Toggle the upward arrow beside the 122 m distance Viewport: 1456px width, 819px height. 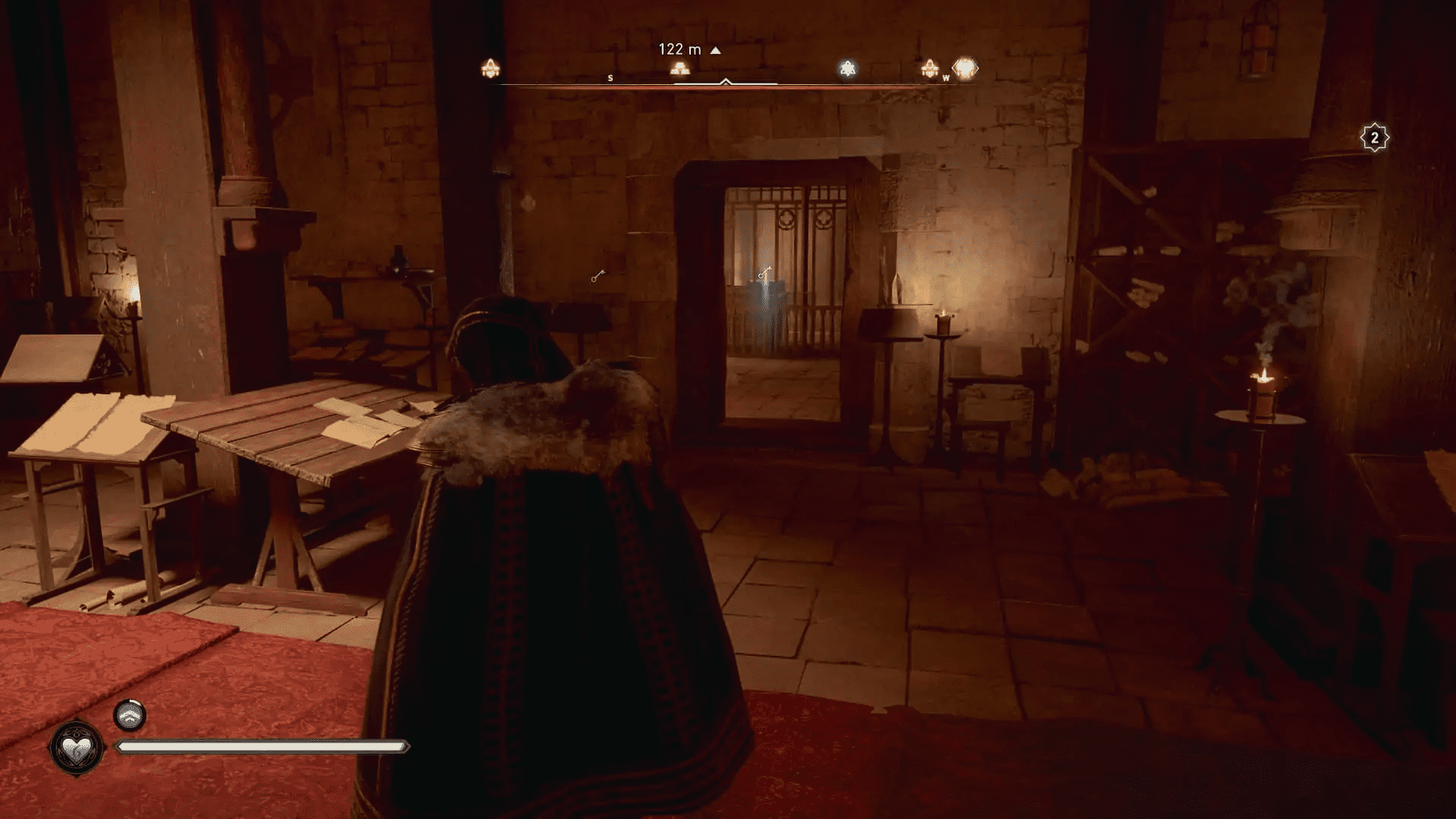click(x=715, y=49)
